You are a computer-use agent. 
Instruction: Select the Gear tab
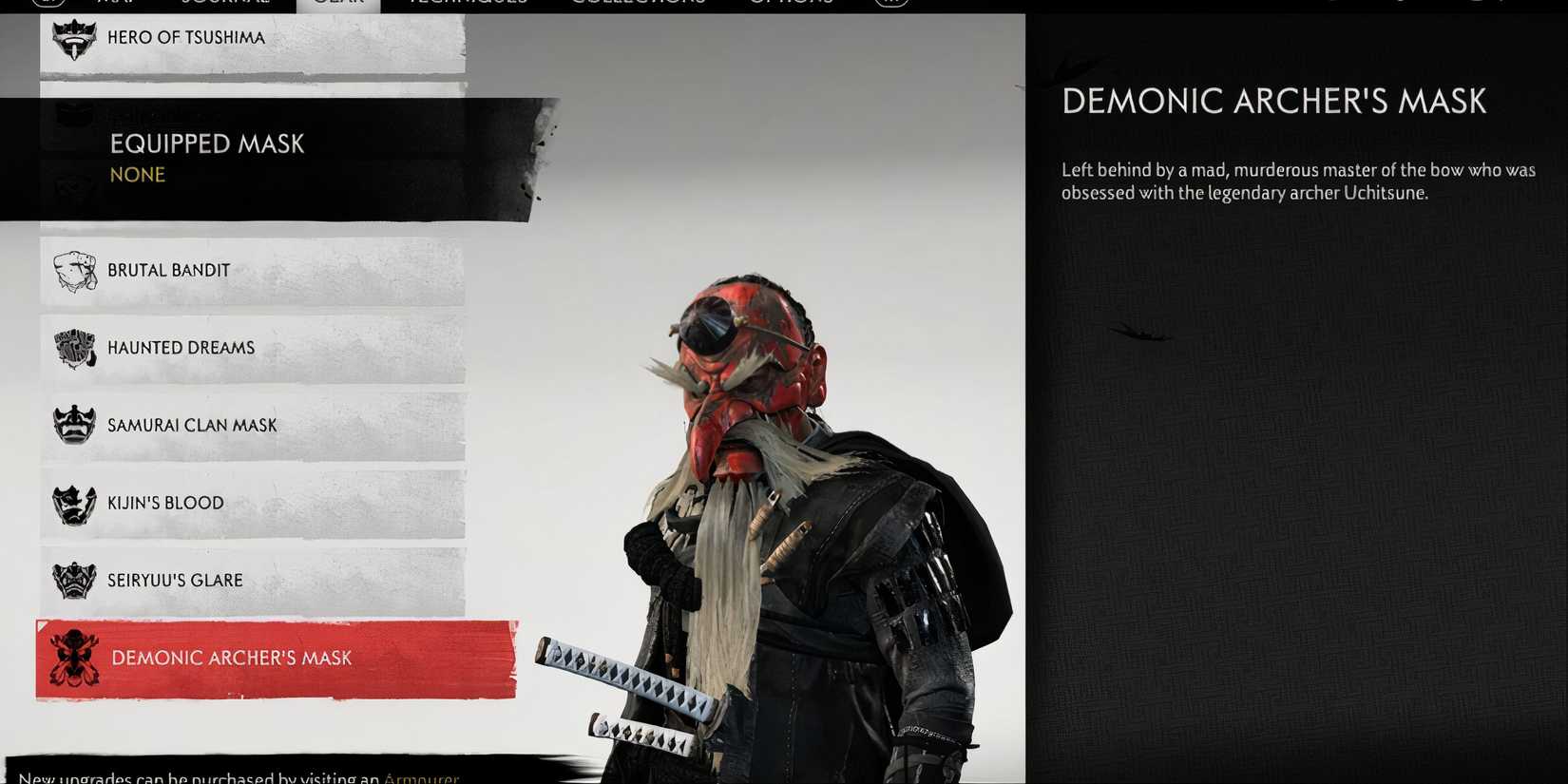click(338, 4)
